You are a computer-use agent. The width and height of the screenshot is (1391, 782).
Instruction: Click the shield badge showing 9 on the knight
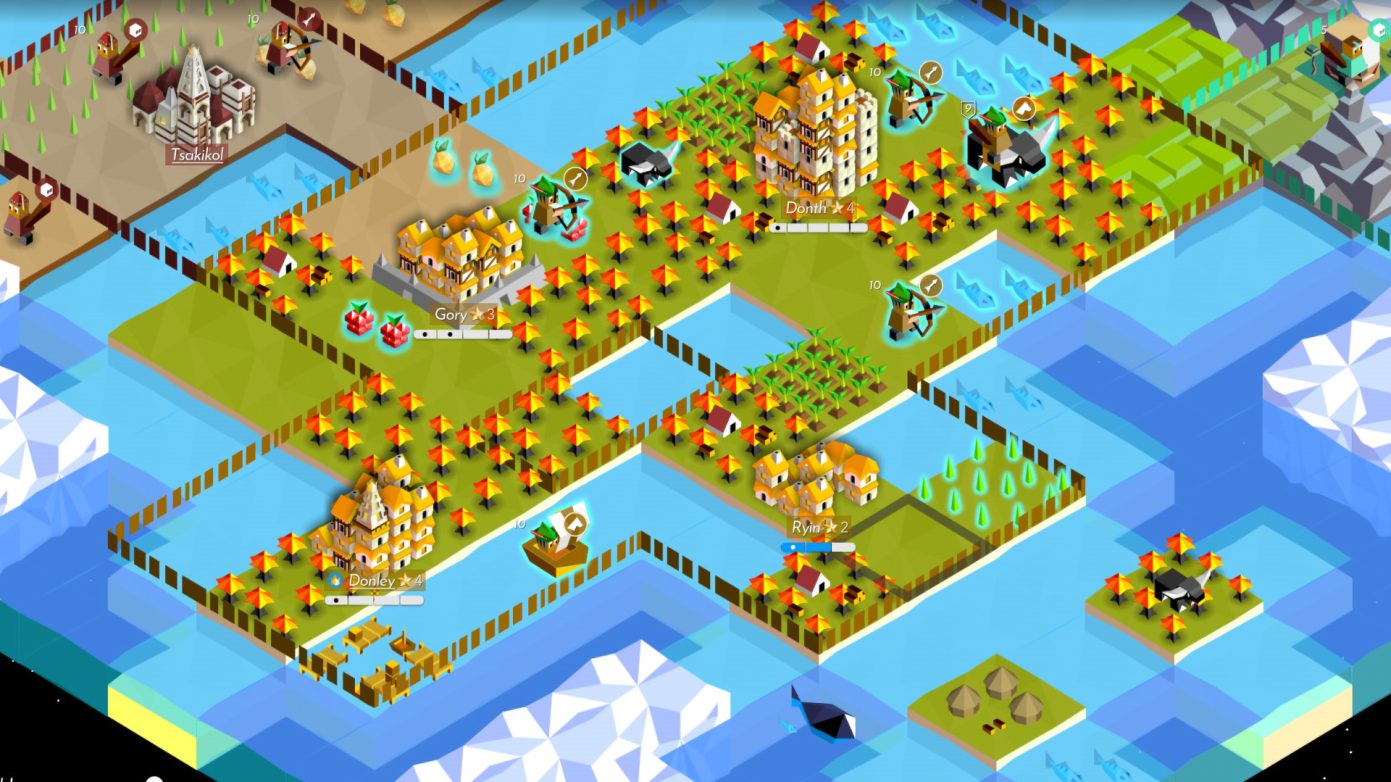coord(968,108)
